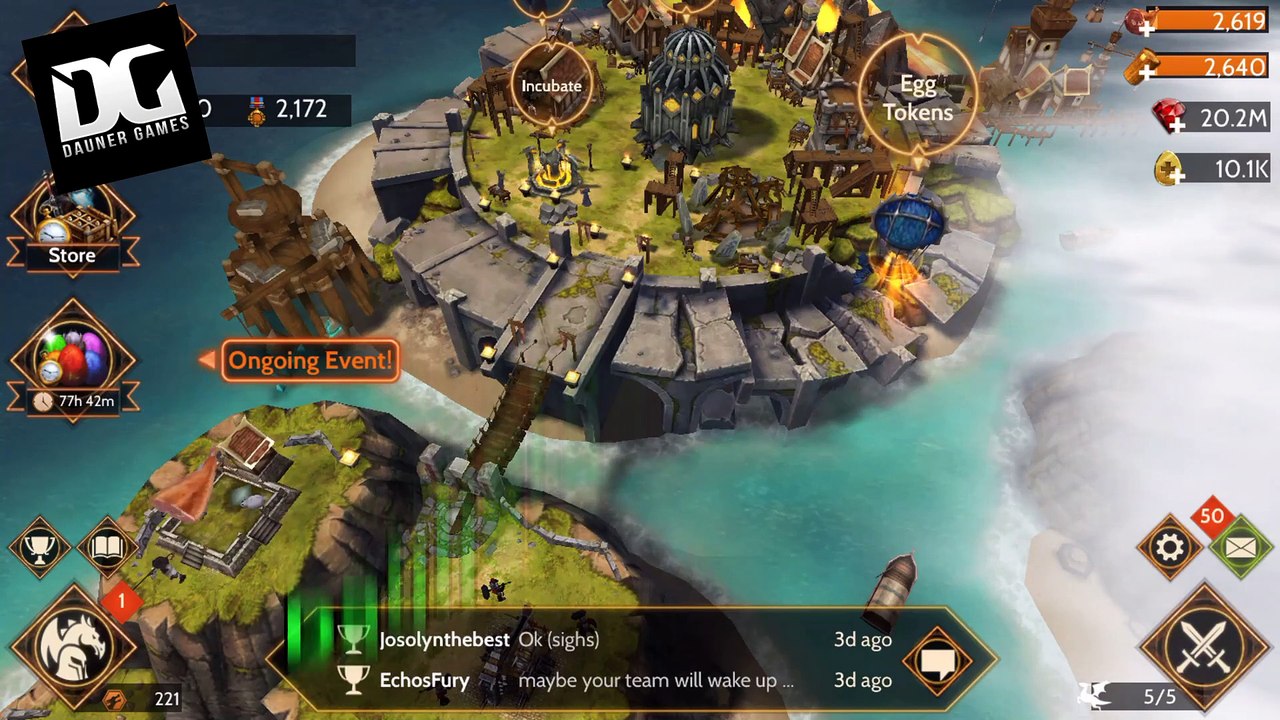
Task: Select the Incubate building bubble
Action: [551, 86]
